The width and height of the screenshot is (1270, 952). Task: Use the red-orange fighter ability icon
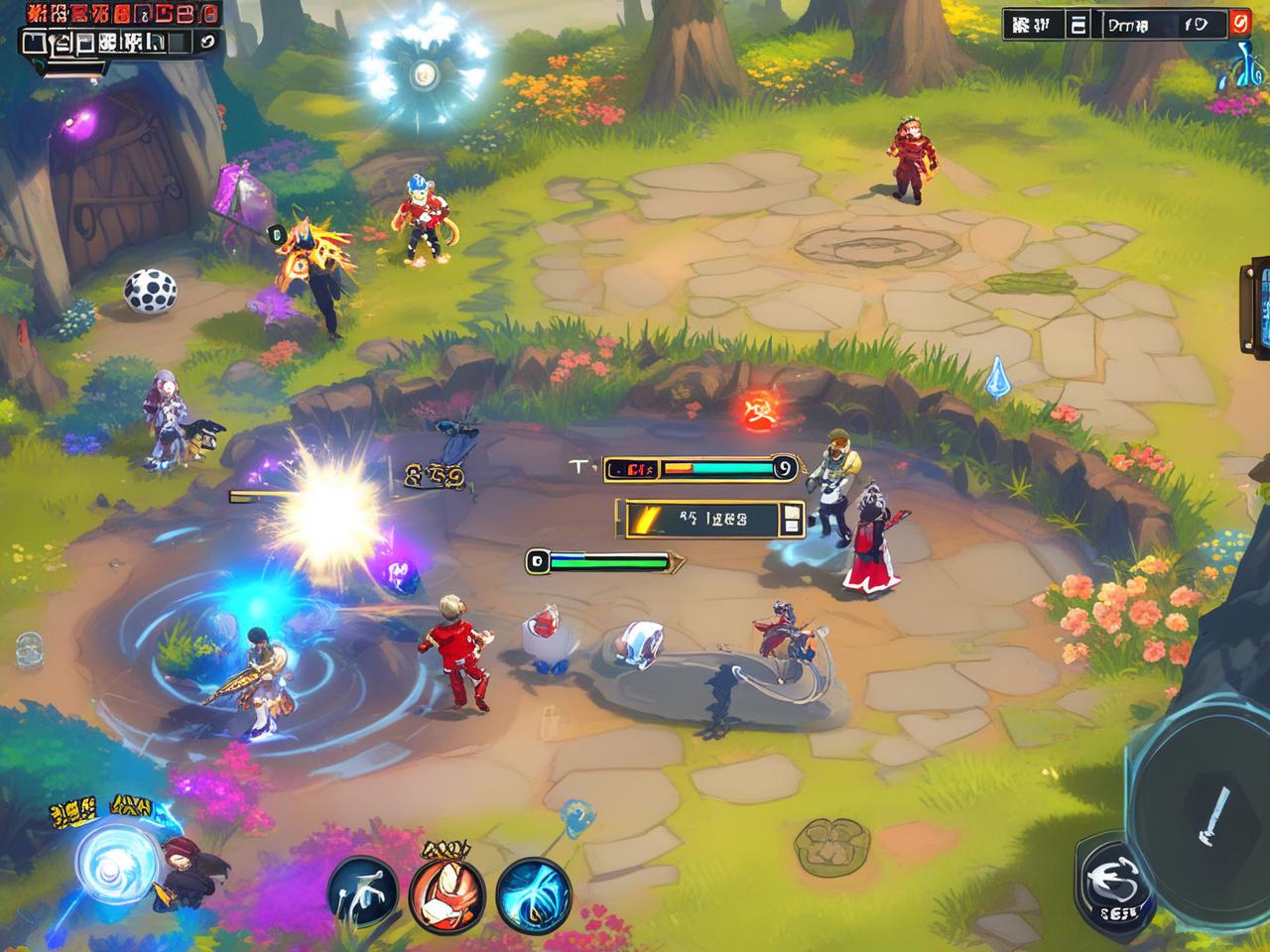click(447, 892)
